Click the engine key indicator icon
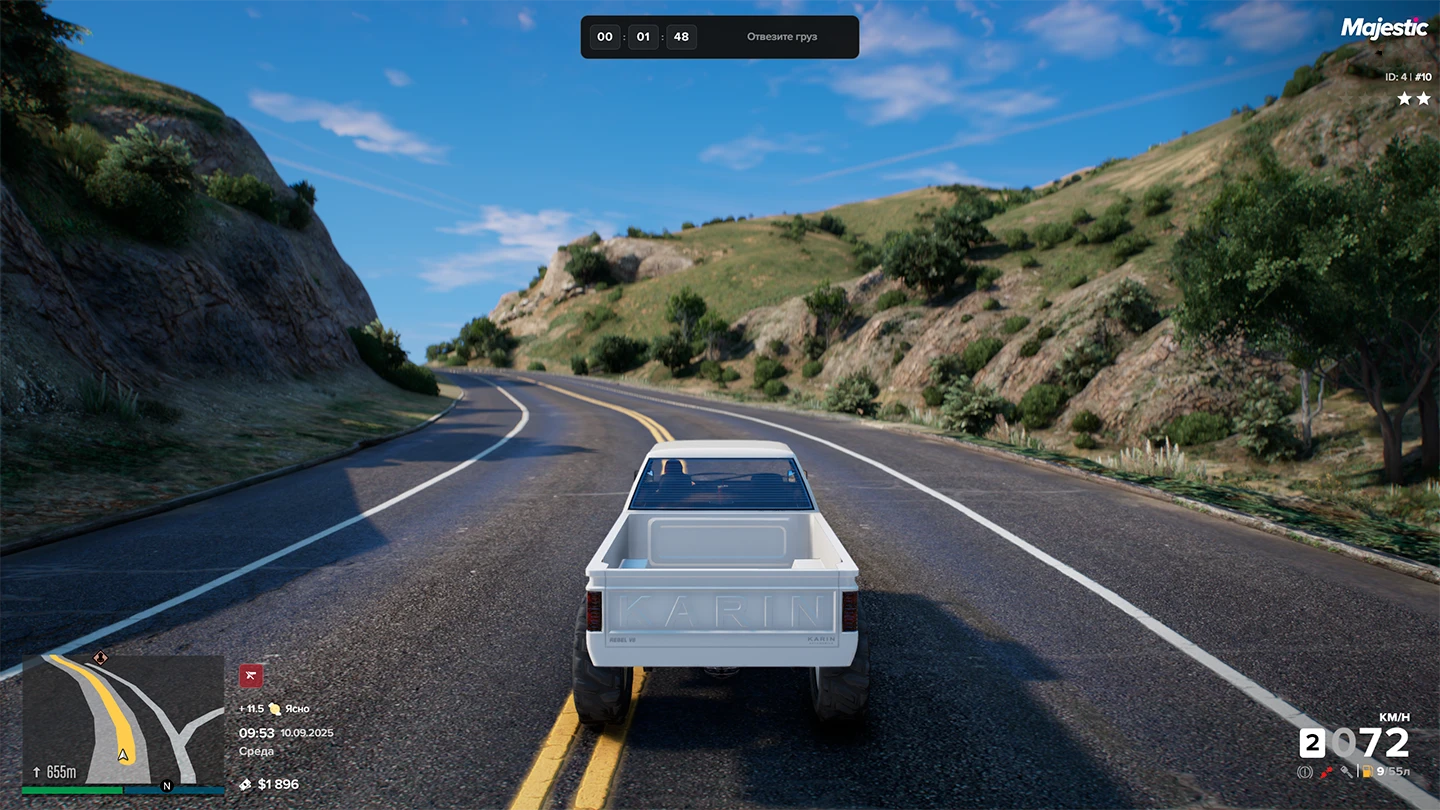1440x810 pixels. pyautogui.click(x=1347, y=772)
